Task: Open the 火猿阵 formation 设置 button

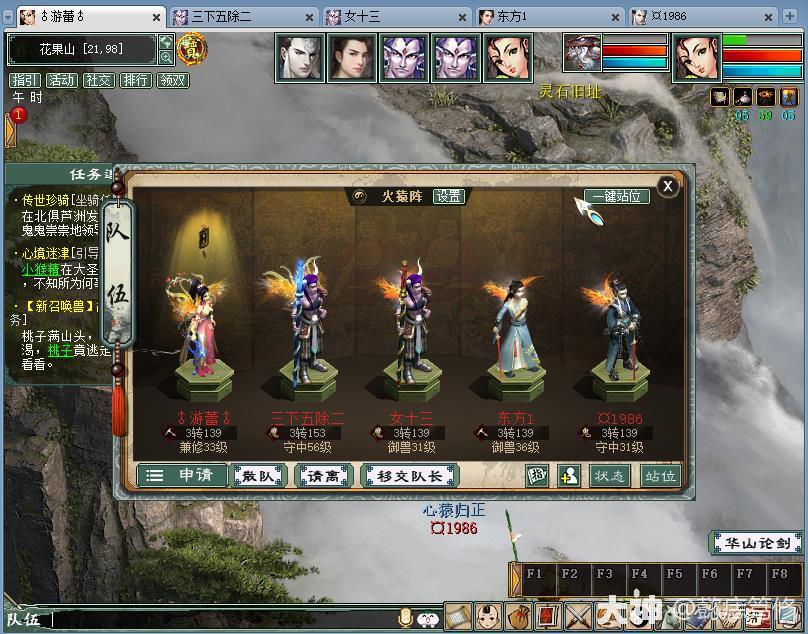Action: (x=449, y=196)
